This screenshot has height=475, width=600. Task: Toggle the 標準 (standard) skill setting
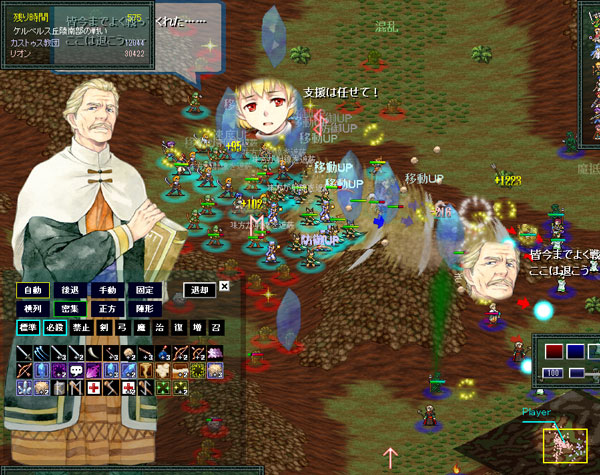(x=28, y=328)
